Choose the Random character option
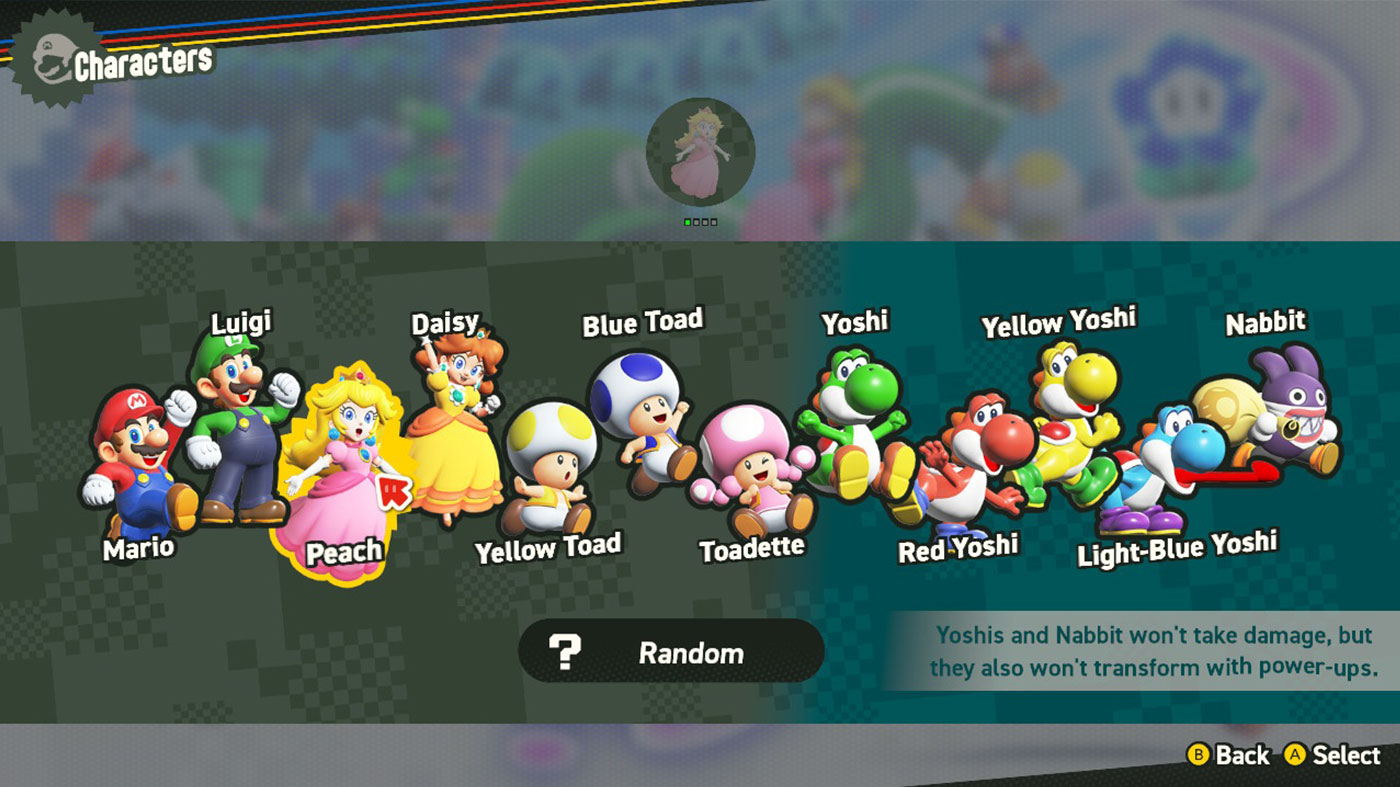The image size is (1400, 787). pyautogui.click(x=672, y=652)
